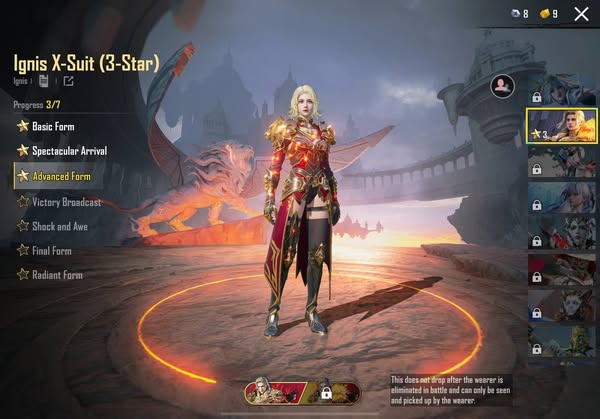
Task: Select the Final Form stage
Action: click(50, 250)
